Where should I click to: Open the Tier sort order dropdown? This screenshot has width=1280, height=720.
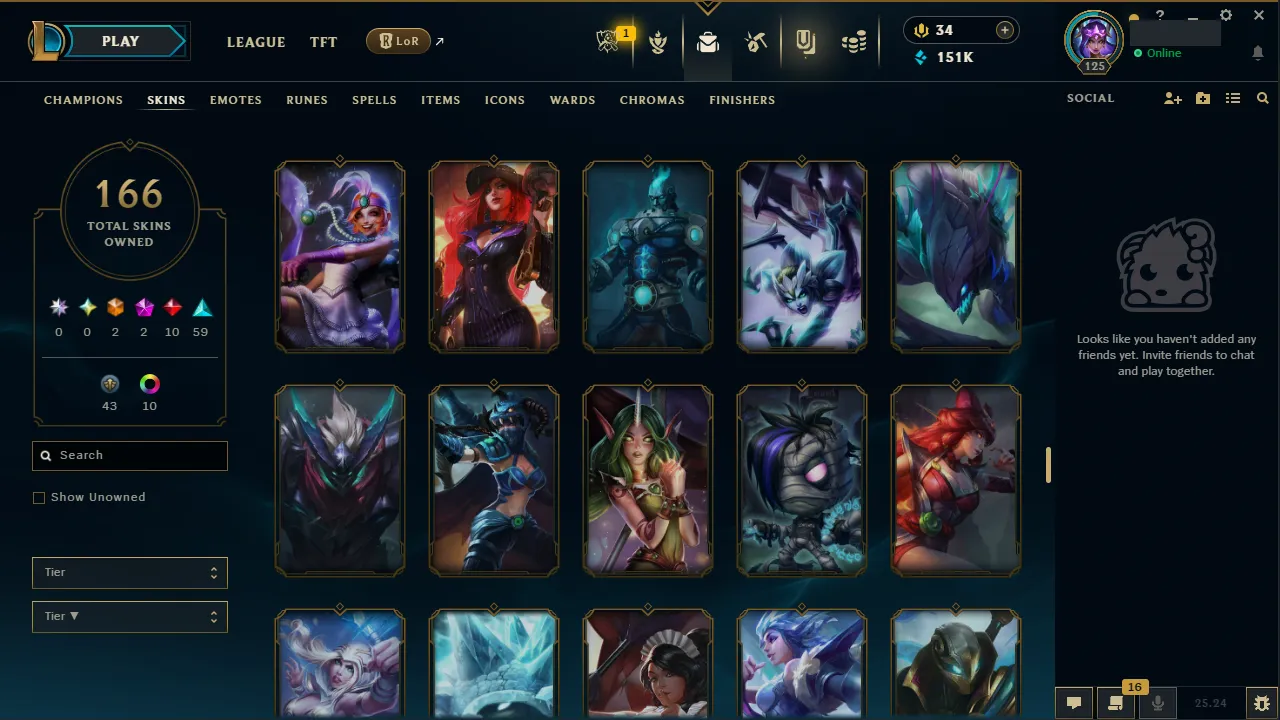click(x=129, y=616)
